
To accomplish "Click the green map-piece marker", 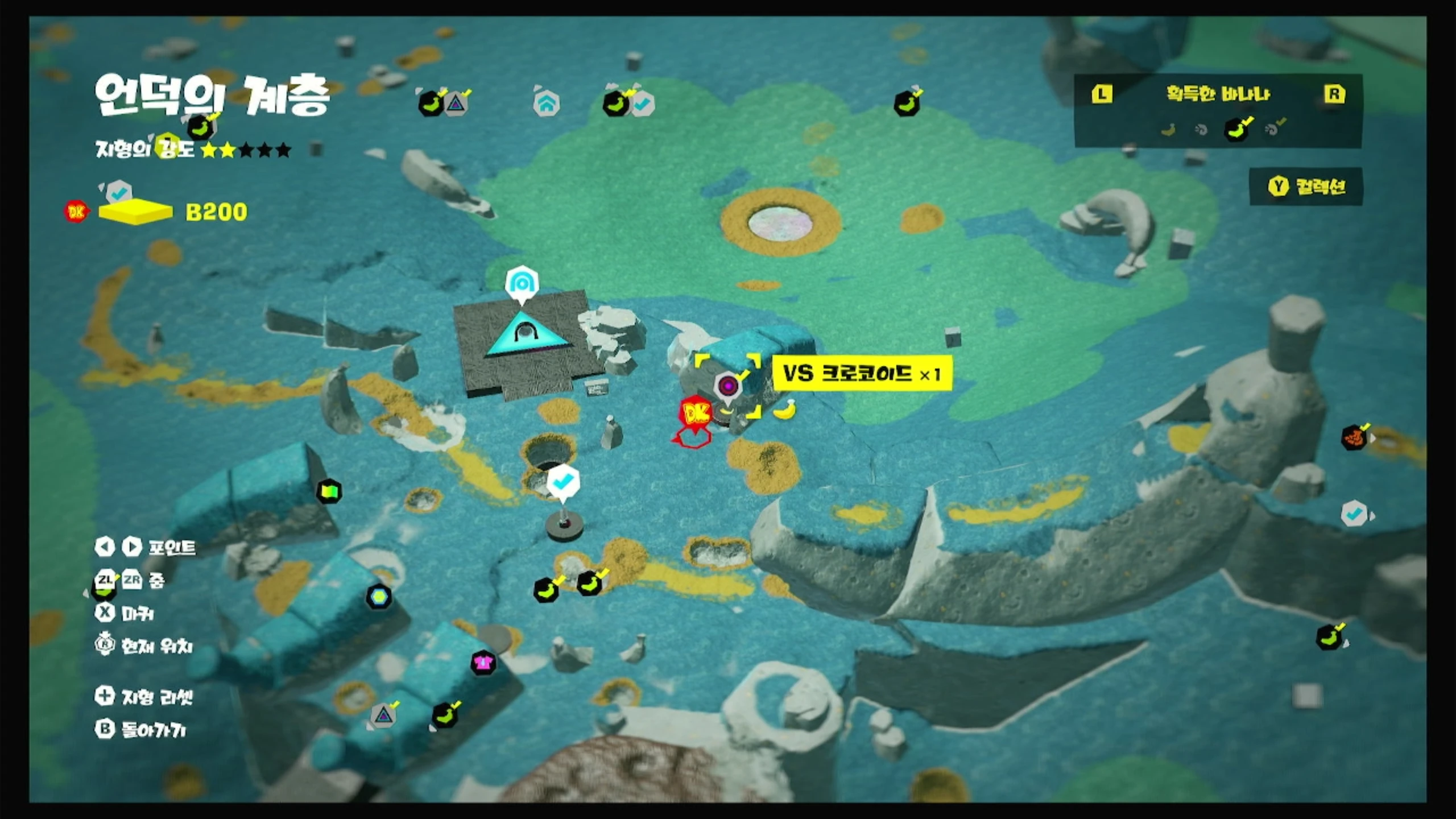I will click(x=329, y=491).
